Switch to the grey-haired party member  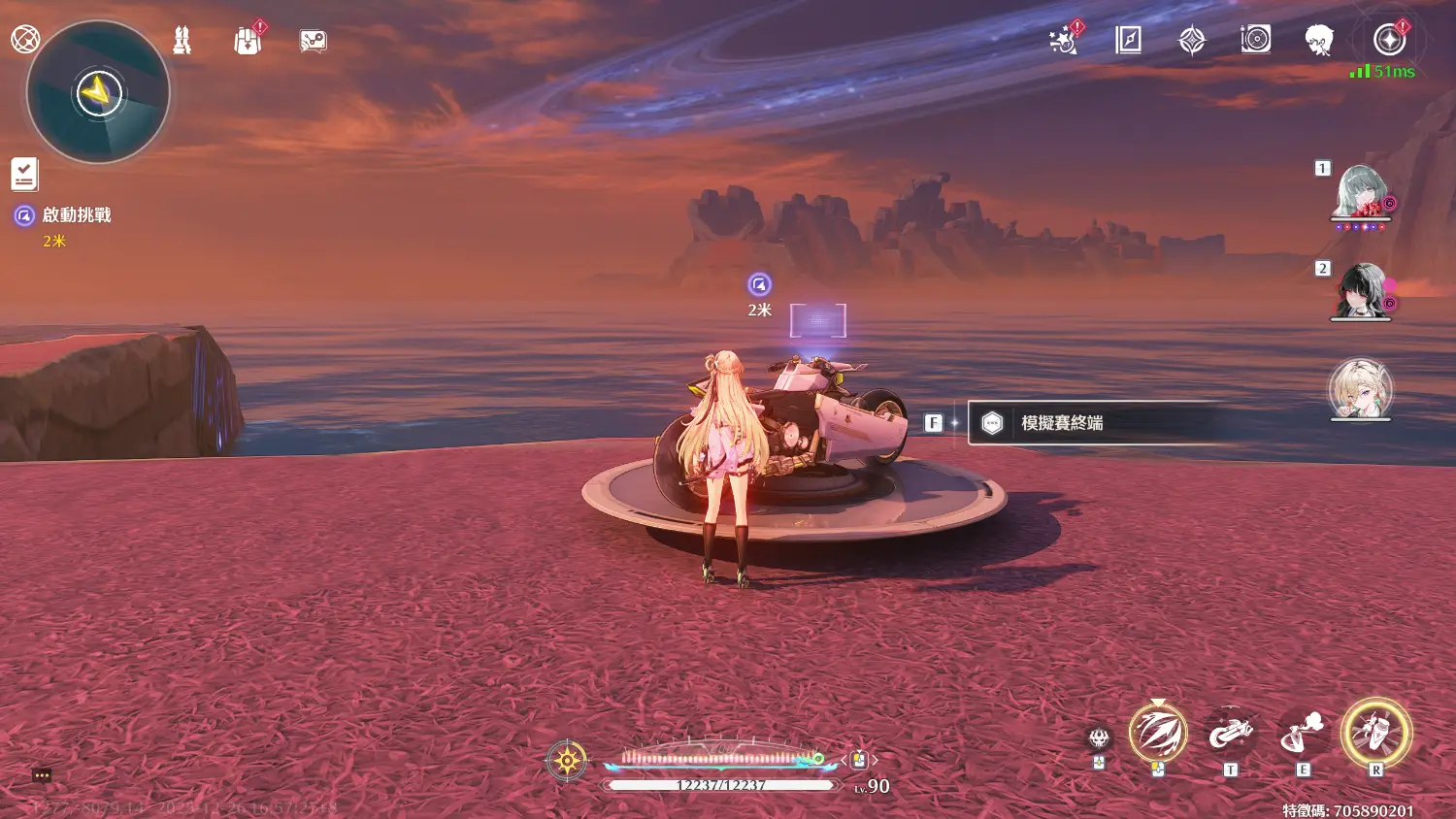(1360, 191)
